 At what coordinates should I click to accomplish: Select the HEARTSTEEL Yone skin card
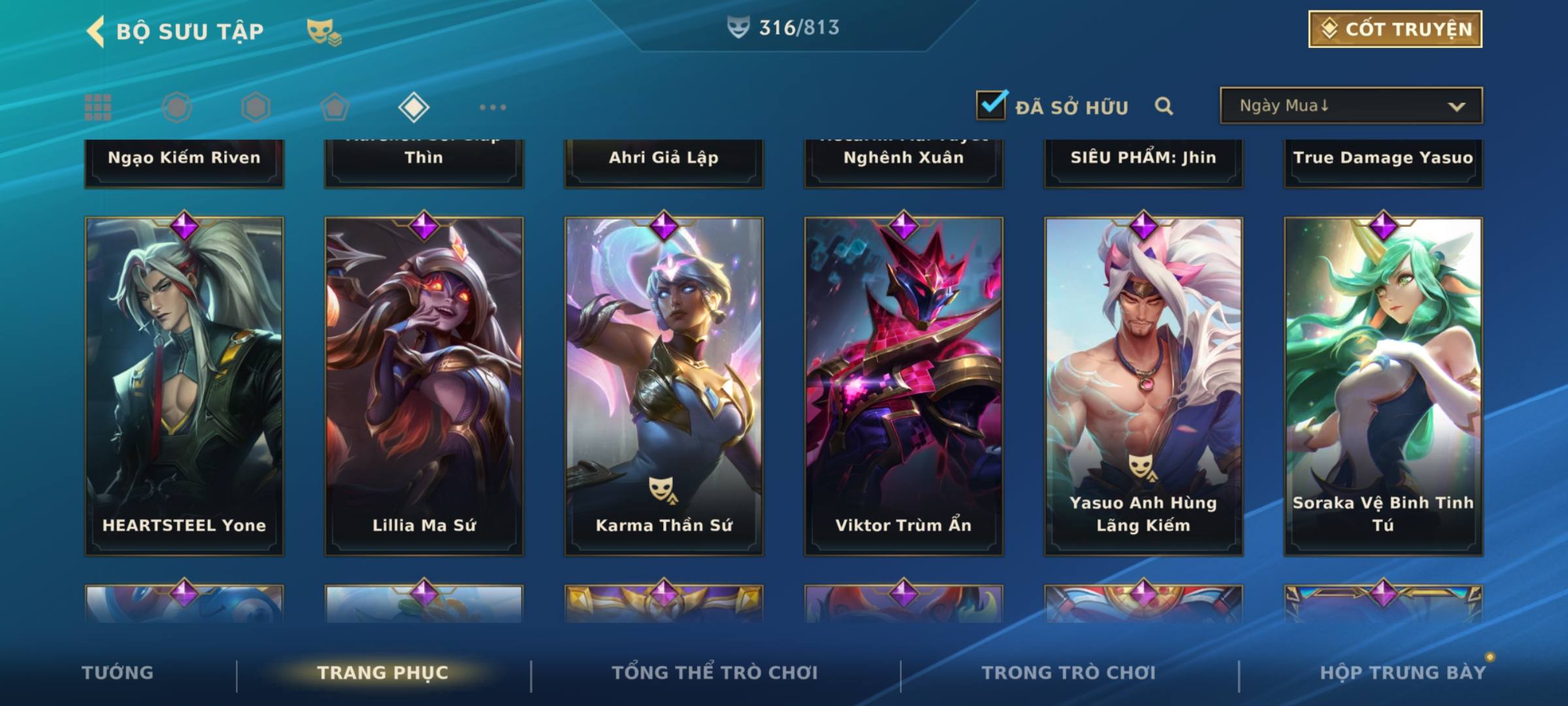point(184,386)
